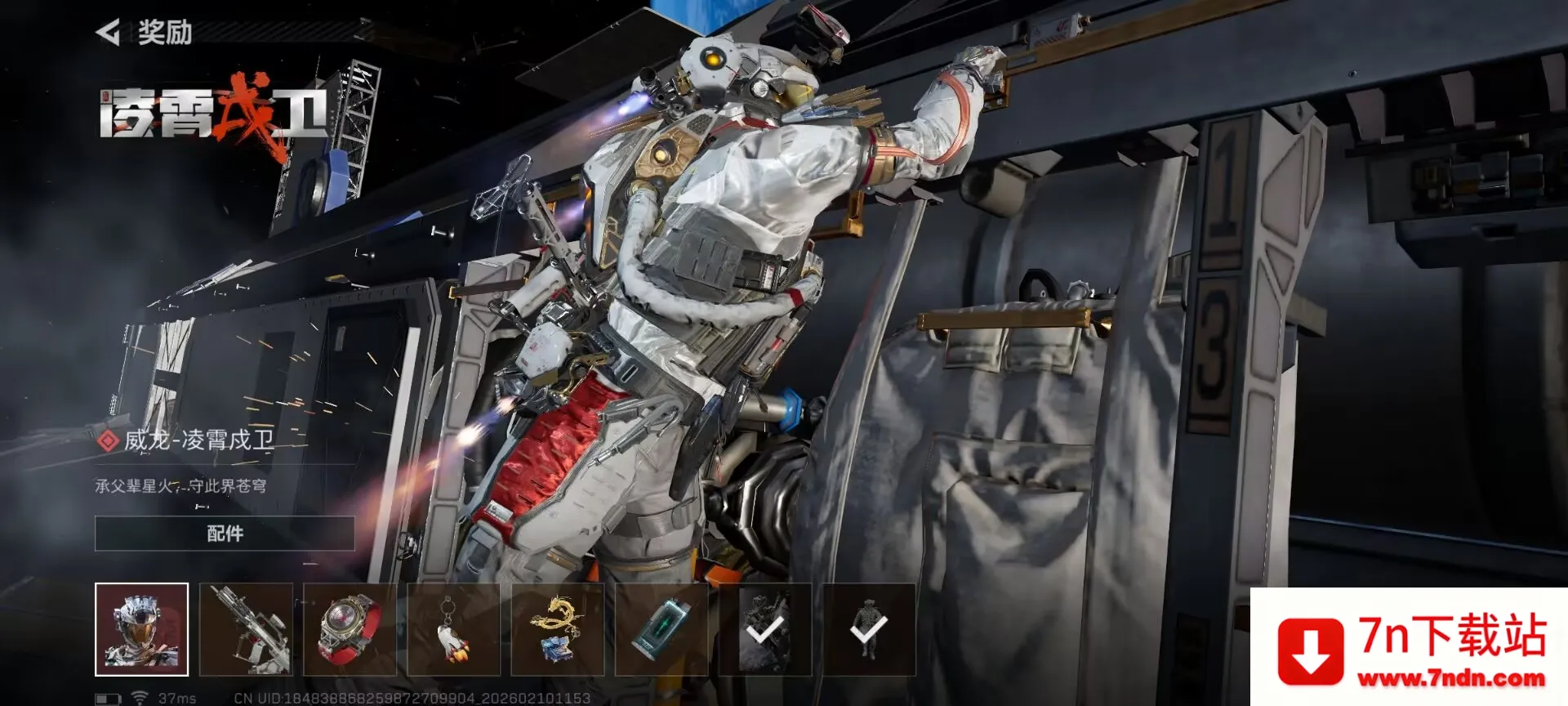Select the astronaut operator skin thumbnail

[142, 629]
